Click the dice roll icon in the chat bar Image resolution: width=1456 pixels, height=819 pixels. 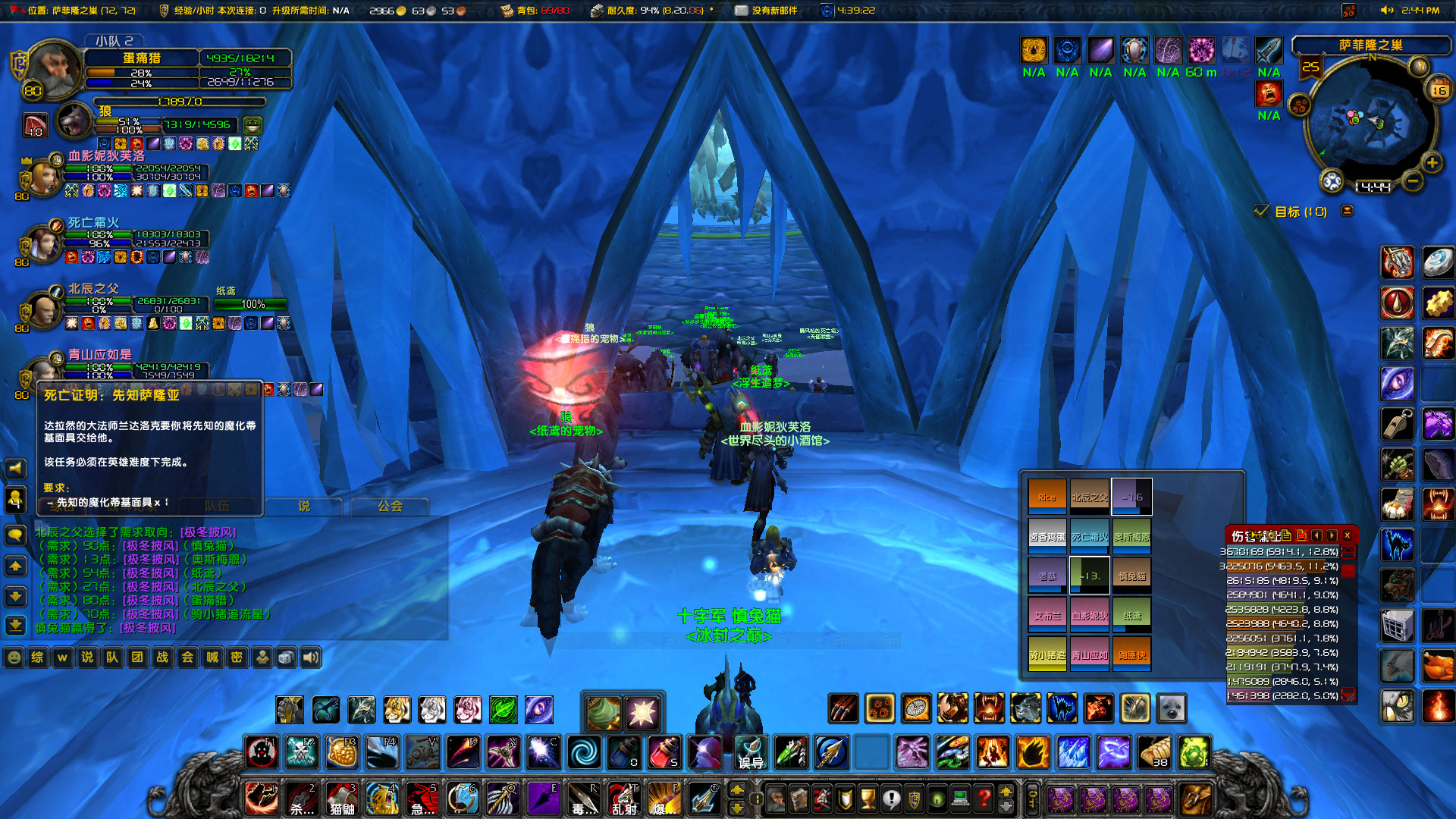pyautogui.click(x=286, y=657)
